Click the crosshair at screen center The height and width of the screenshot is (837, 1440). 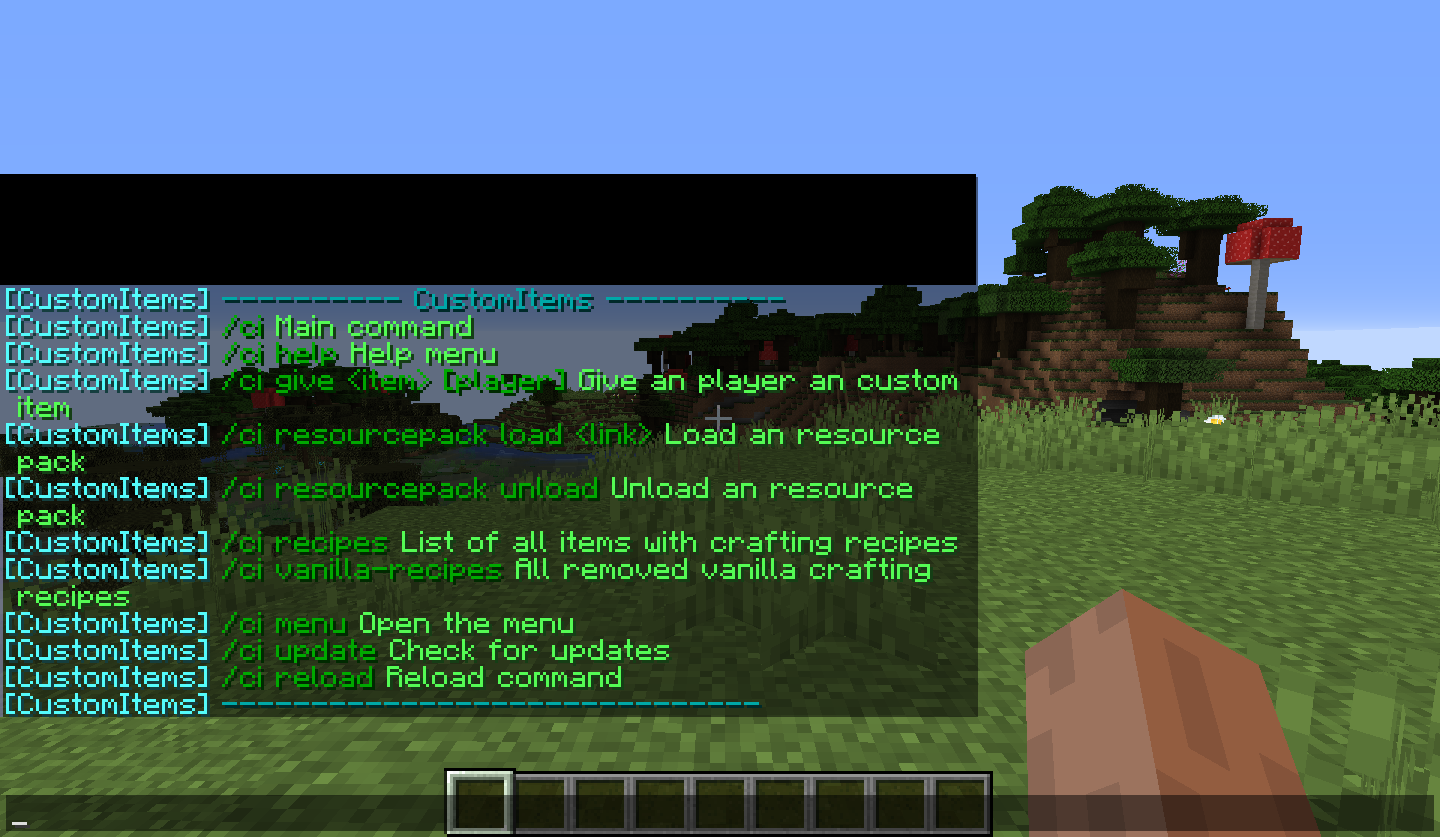coord(720,418)
